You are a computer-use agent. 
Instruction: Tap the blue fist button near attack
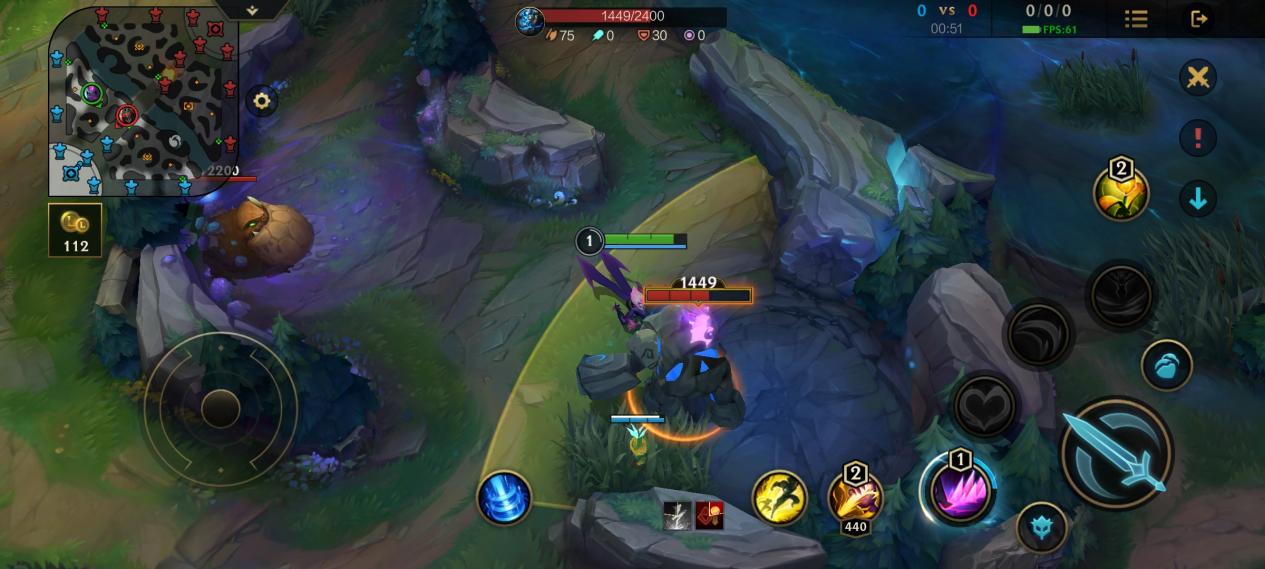[1166, 364]
